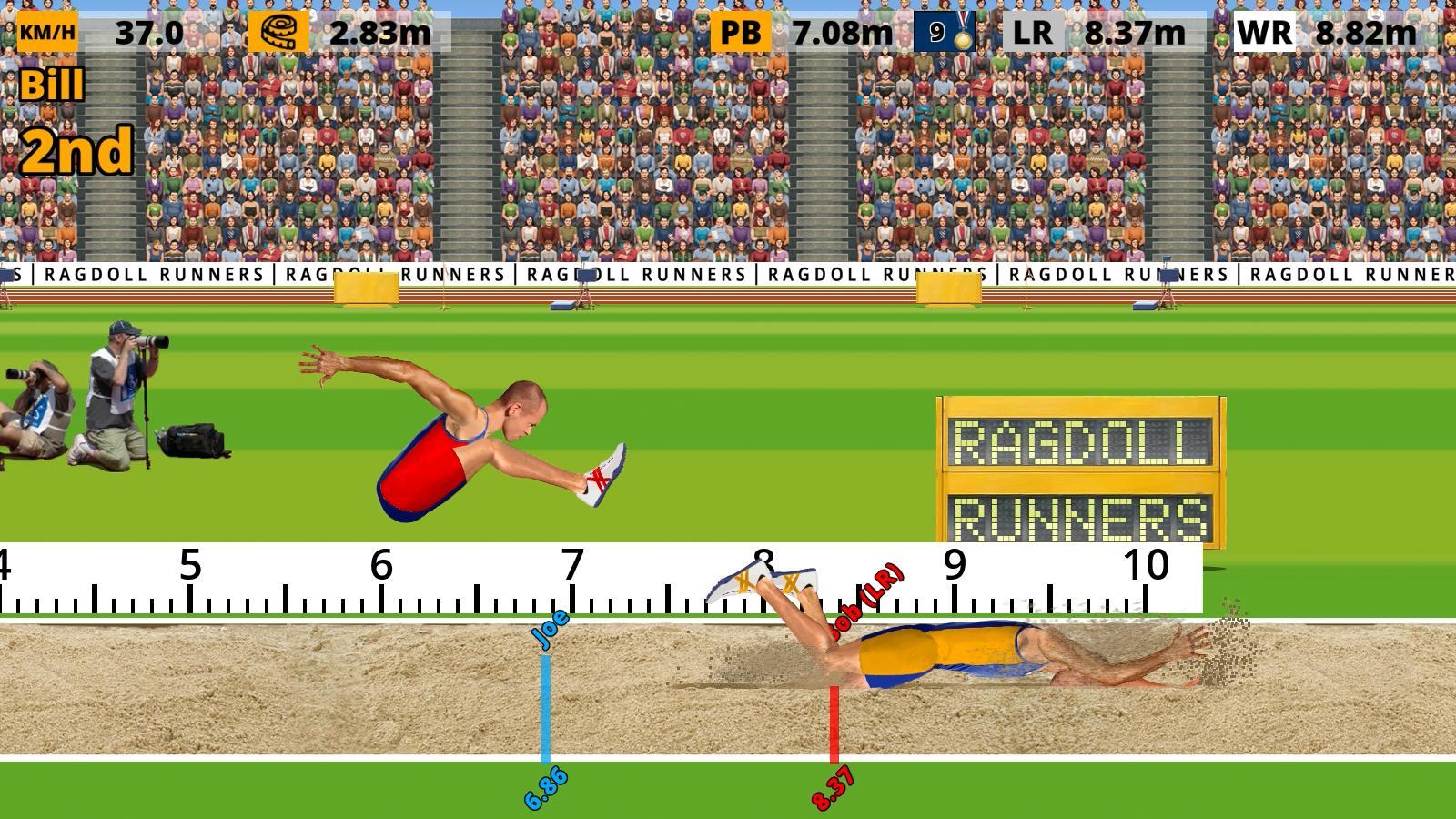Open the medal count icon showing 9
This screenshot has height=819, width=1456.
[944, 28]
